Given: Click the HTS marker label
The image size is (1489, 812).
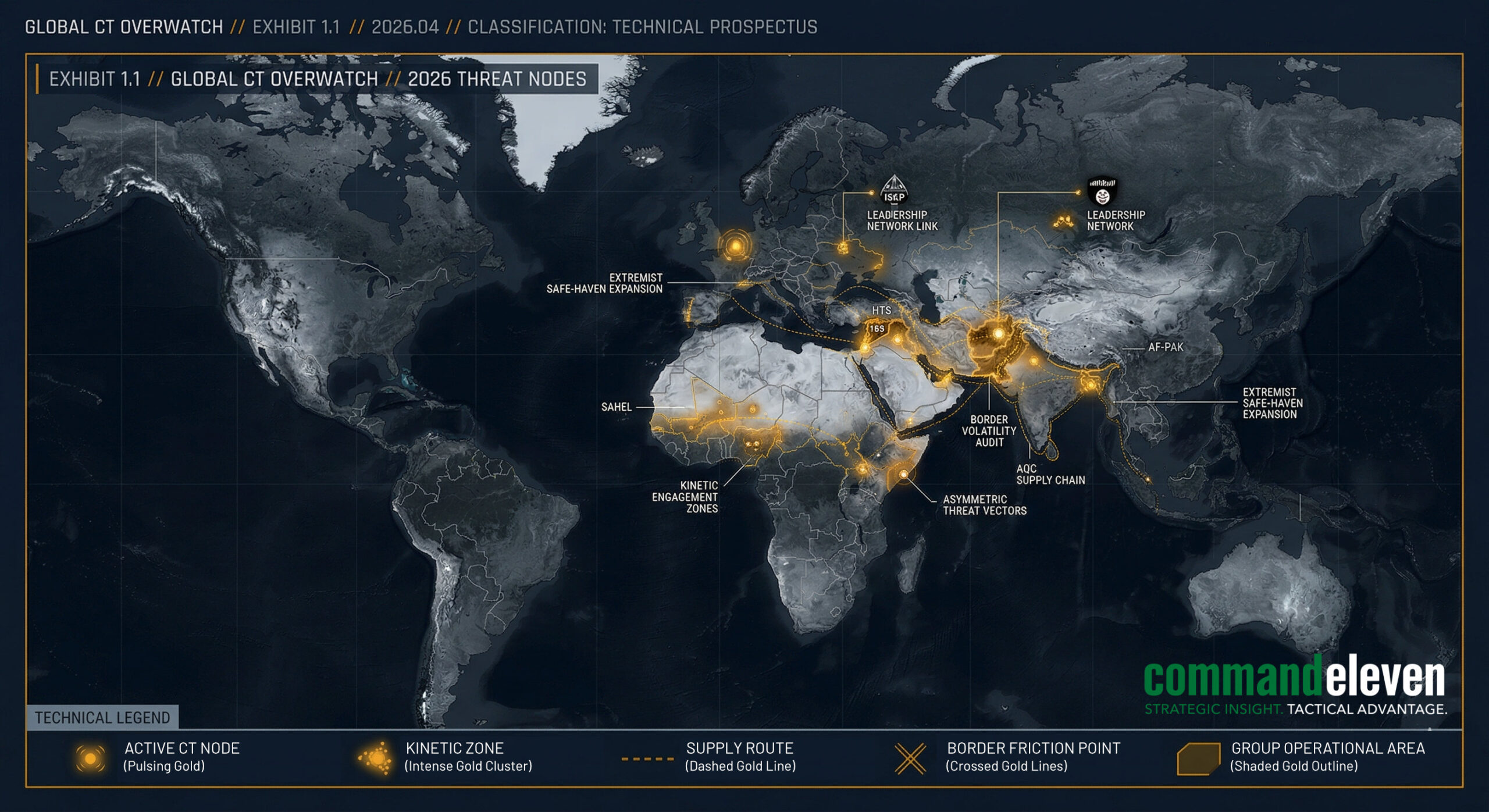Looking at the screenshot, I should pos(881,311).
